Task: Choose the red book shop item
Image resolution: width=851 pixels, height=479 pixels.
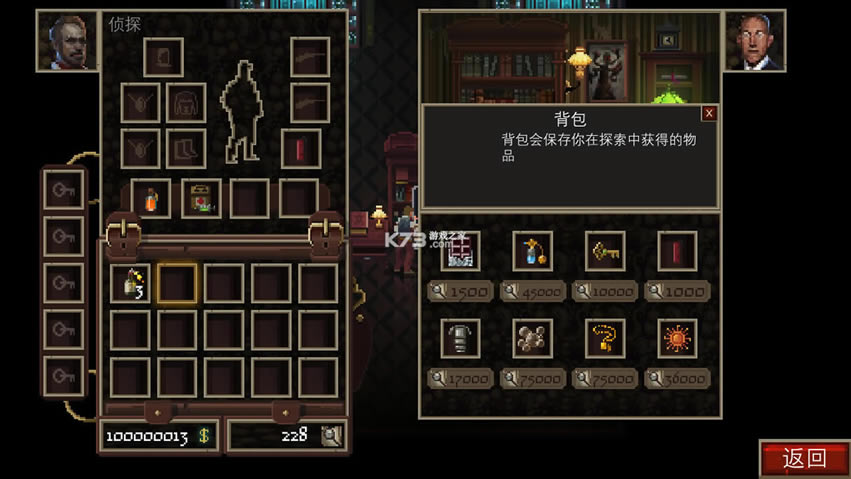Action: click(677, 251)
